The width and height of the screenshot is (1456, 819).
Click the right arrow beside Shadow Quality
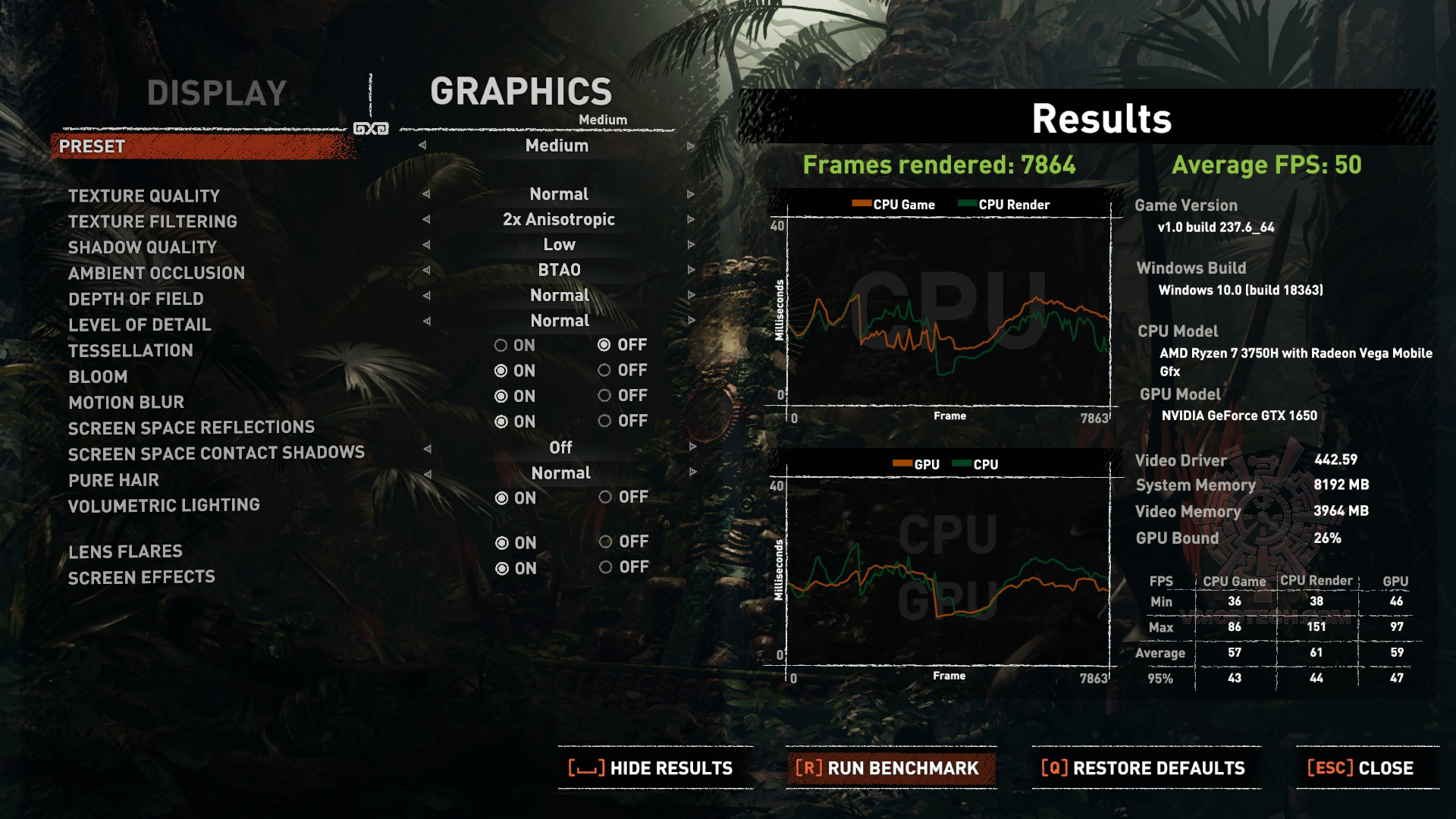pos(690,244)
